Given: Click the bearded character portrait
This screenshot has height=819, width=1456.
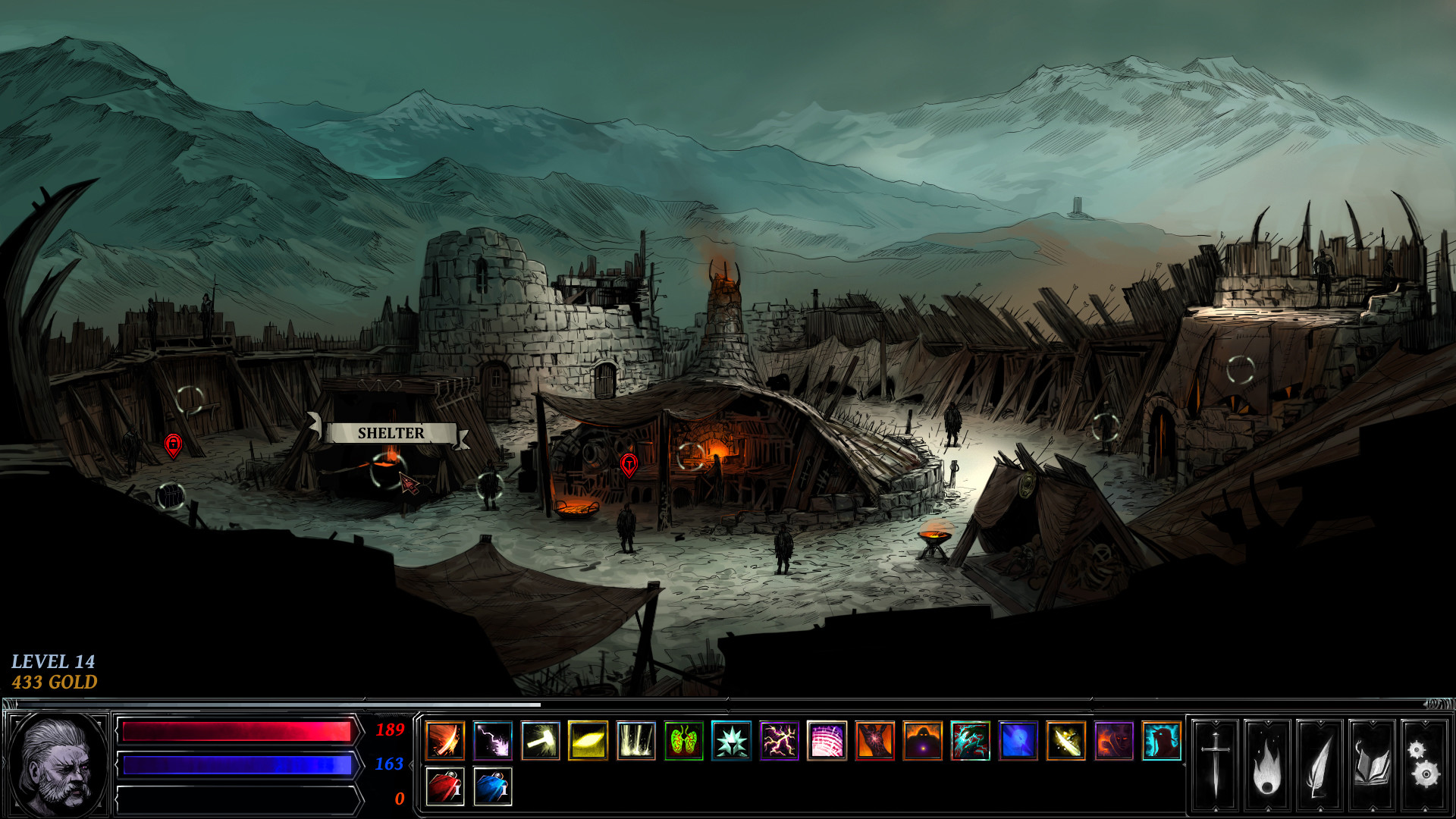Looking at the screenshot, I should click(57, 764).
